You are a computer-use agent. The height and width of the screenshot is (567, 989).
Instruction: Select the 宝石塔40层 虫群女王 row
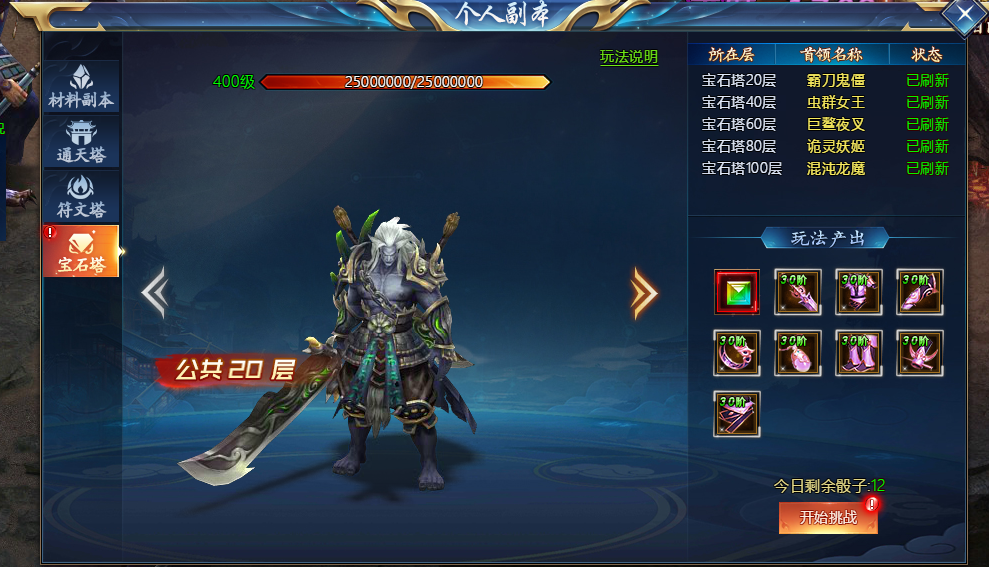coord(825,103)
